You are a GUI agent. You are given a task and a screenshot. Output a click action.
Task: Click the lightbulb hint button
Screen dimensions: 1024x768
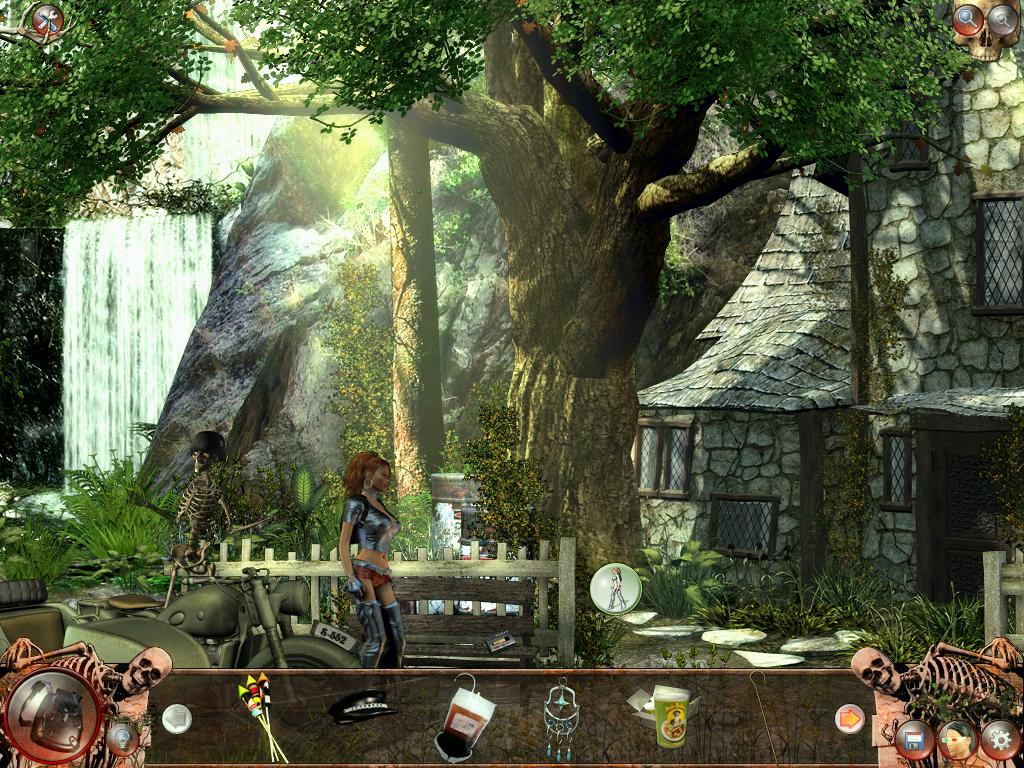[122, 738]
